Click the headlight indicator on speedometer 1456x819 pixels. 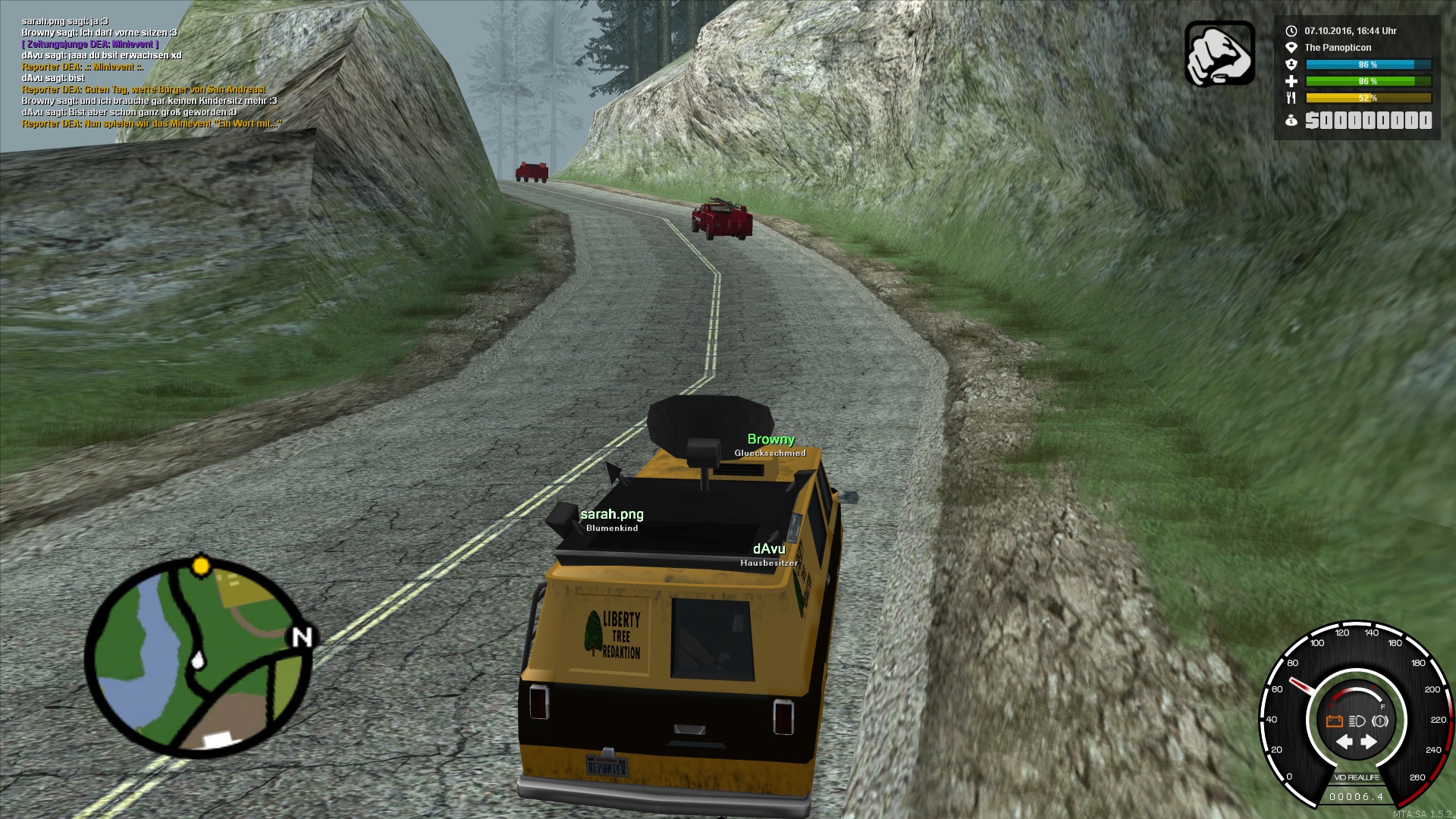tap(1357, 721)
